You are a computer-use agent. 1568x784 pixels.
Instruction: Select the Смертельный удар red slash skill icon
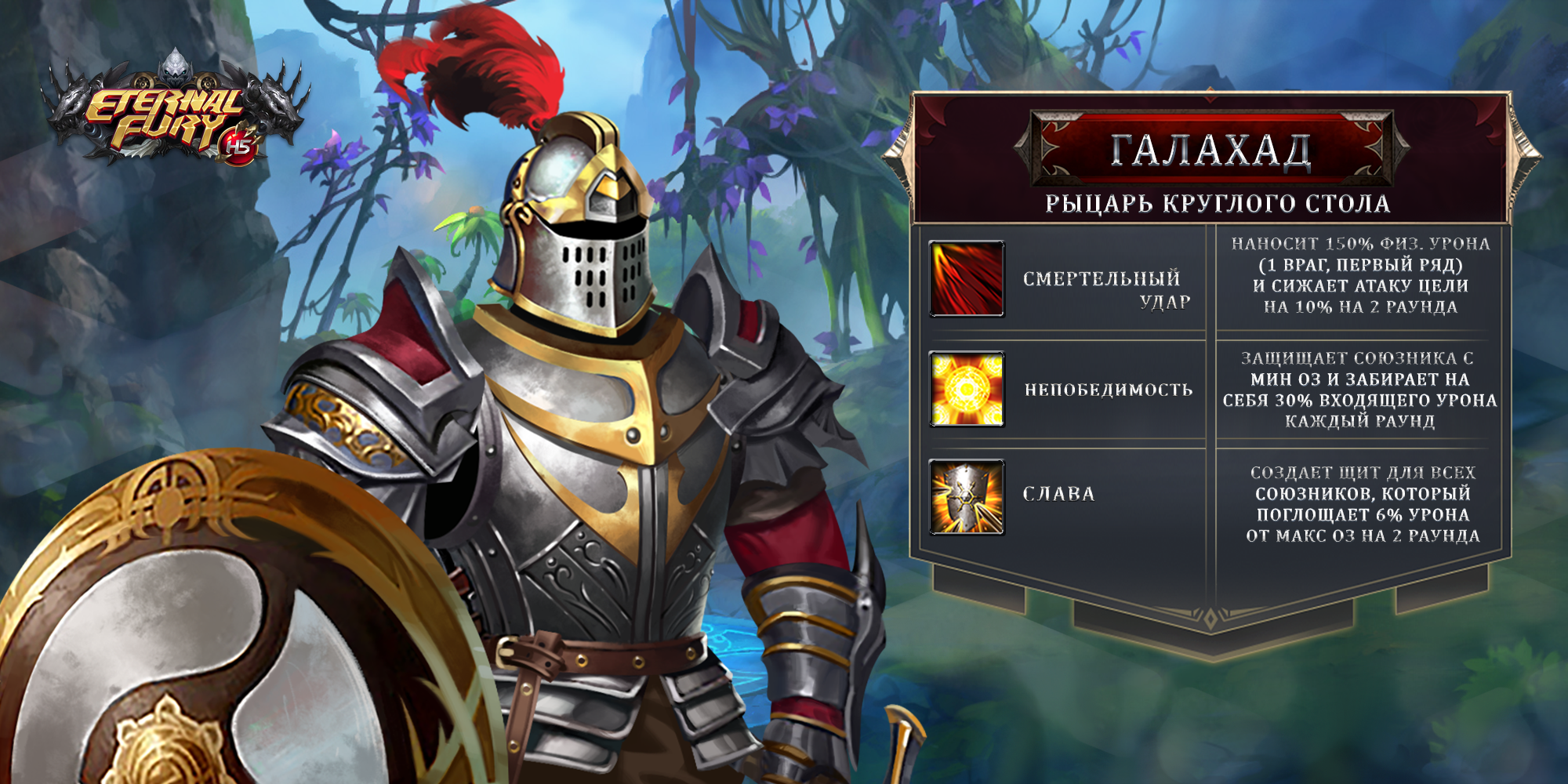click(x=966, y=279)
